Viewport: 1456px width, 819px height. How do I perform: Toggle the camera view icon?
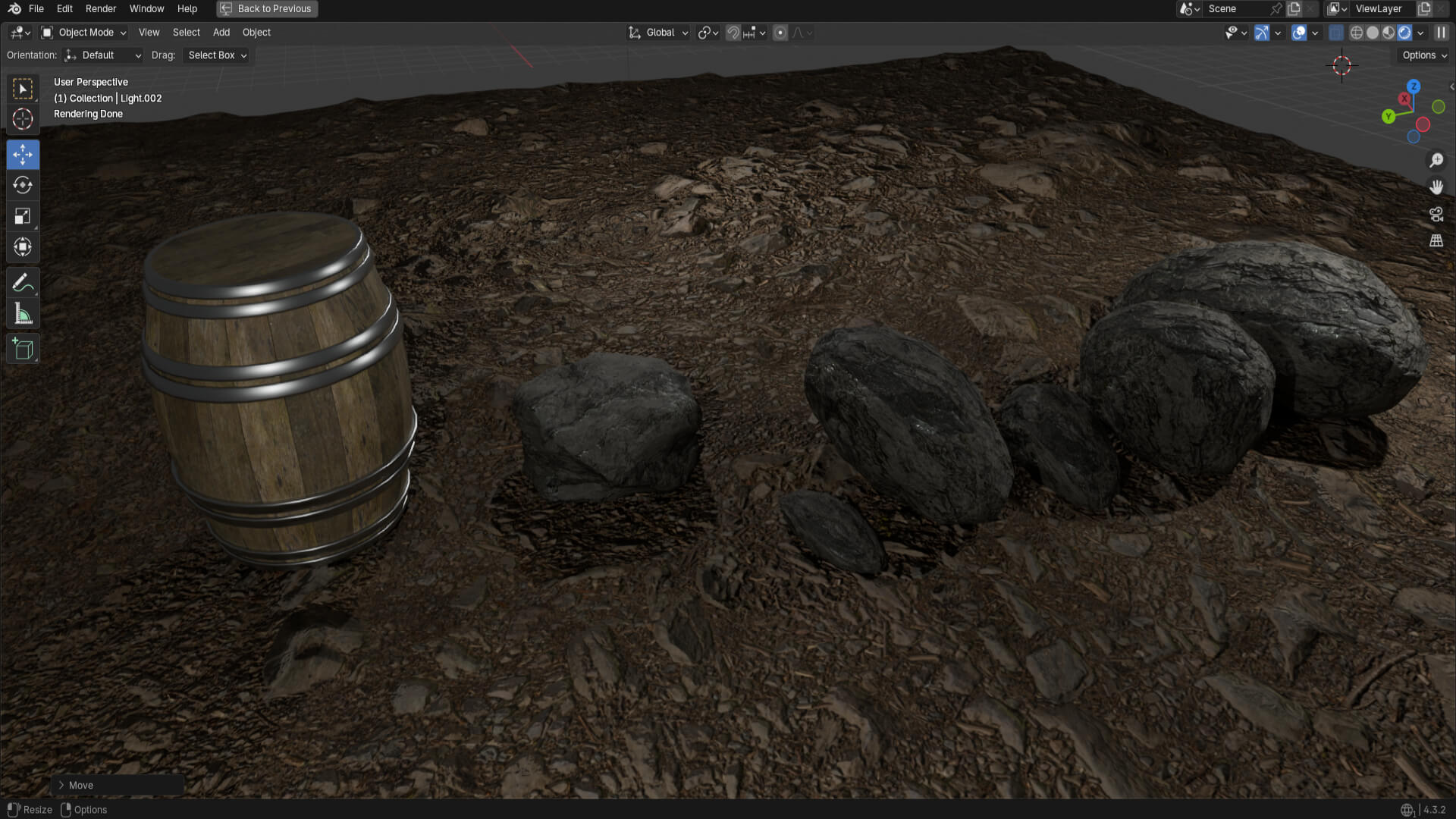1436,215
